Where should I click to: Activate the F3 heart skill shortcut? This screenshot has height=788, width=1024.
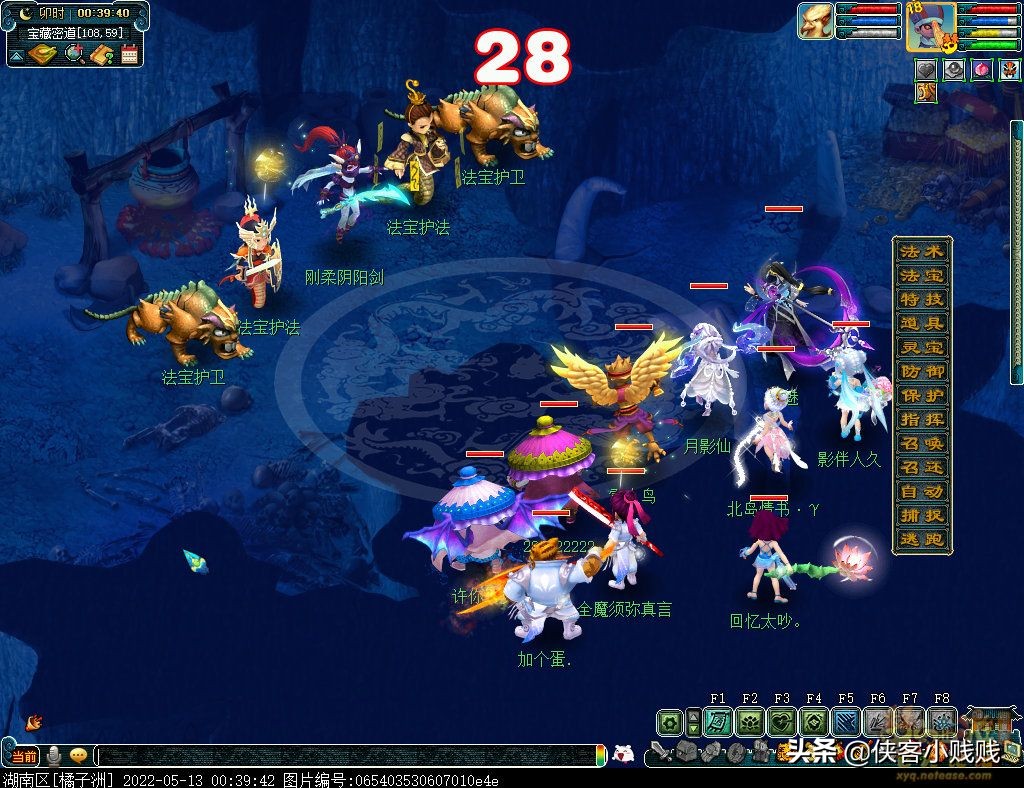(x=782, y=722)
